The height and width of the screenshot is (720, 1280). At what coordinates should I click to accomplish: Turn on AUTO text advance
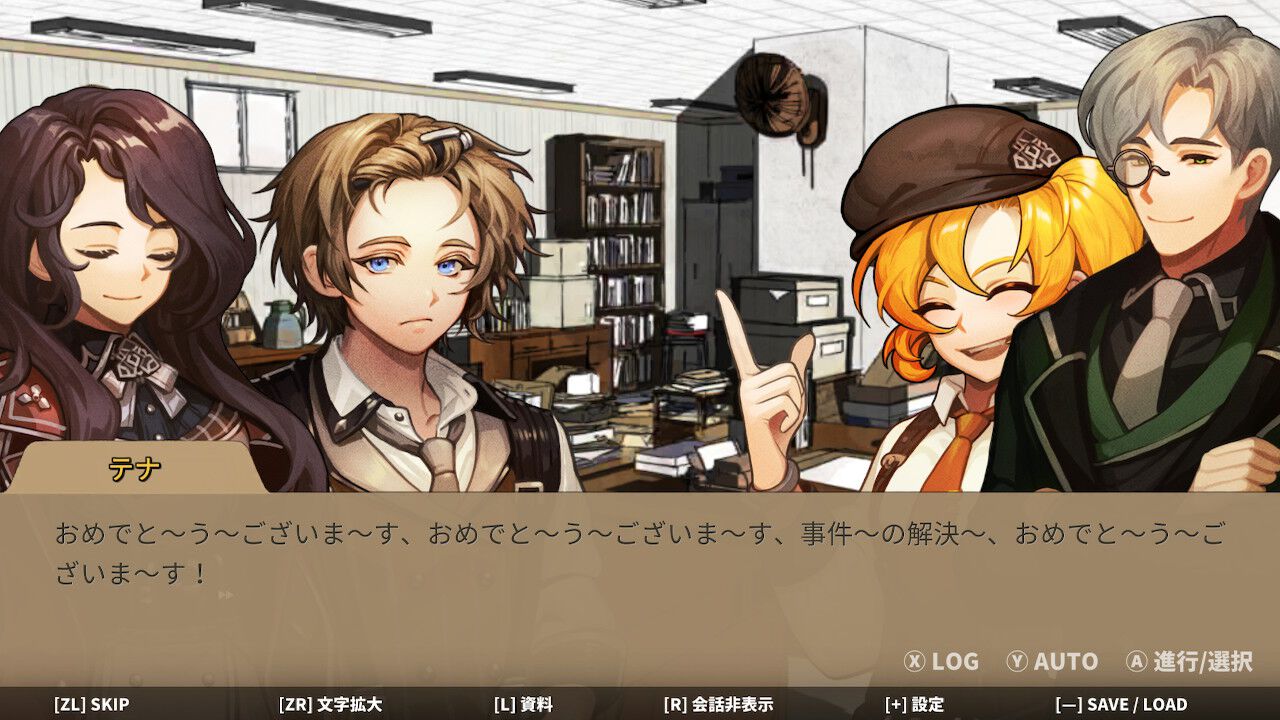click(x=1052, y=661)
